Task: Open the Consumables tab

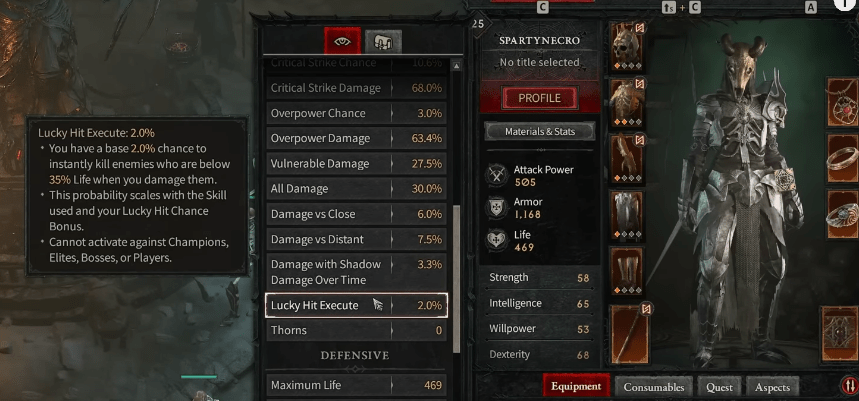Action: [654, 387]
